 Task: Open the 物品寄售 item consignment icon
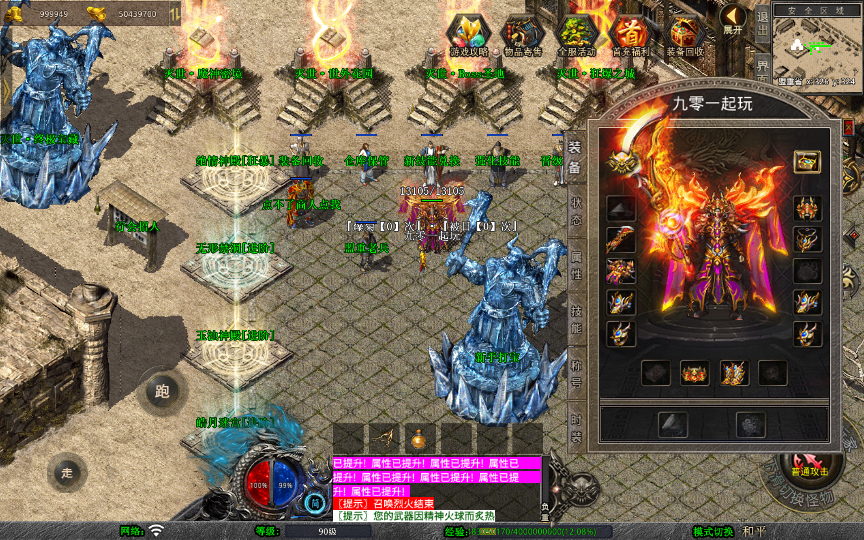click(x=522, y=35)
